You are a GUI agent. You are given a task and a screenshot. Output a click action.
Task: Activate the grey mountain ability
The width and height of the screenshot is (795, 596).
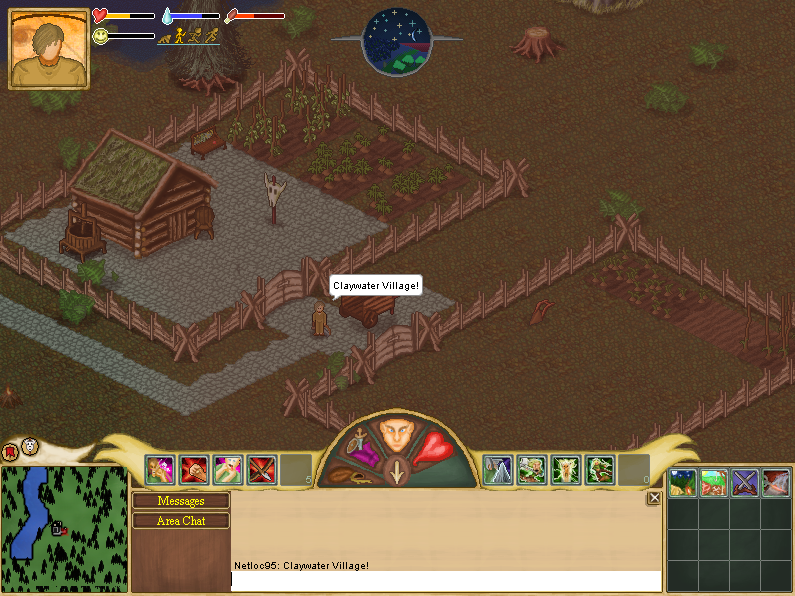point(498,469)
